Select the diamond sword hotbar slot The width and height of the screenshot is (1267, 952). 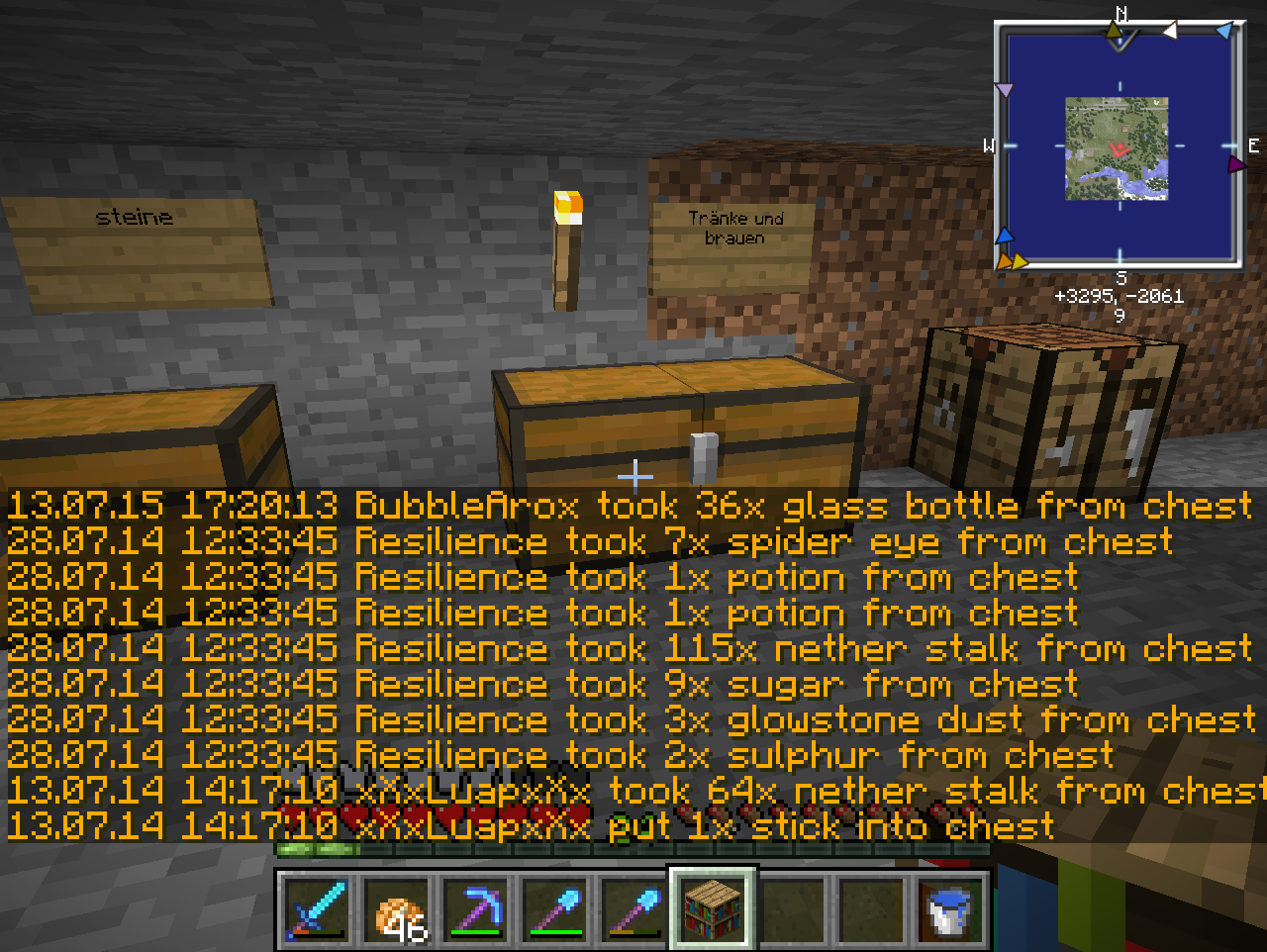pos(316,909)
